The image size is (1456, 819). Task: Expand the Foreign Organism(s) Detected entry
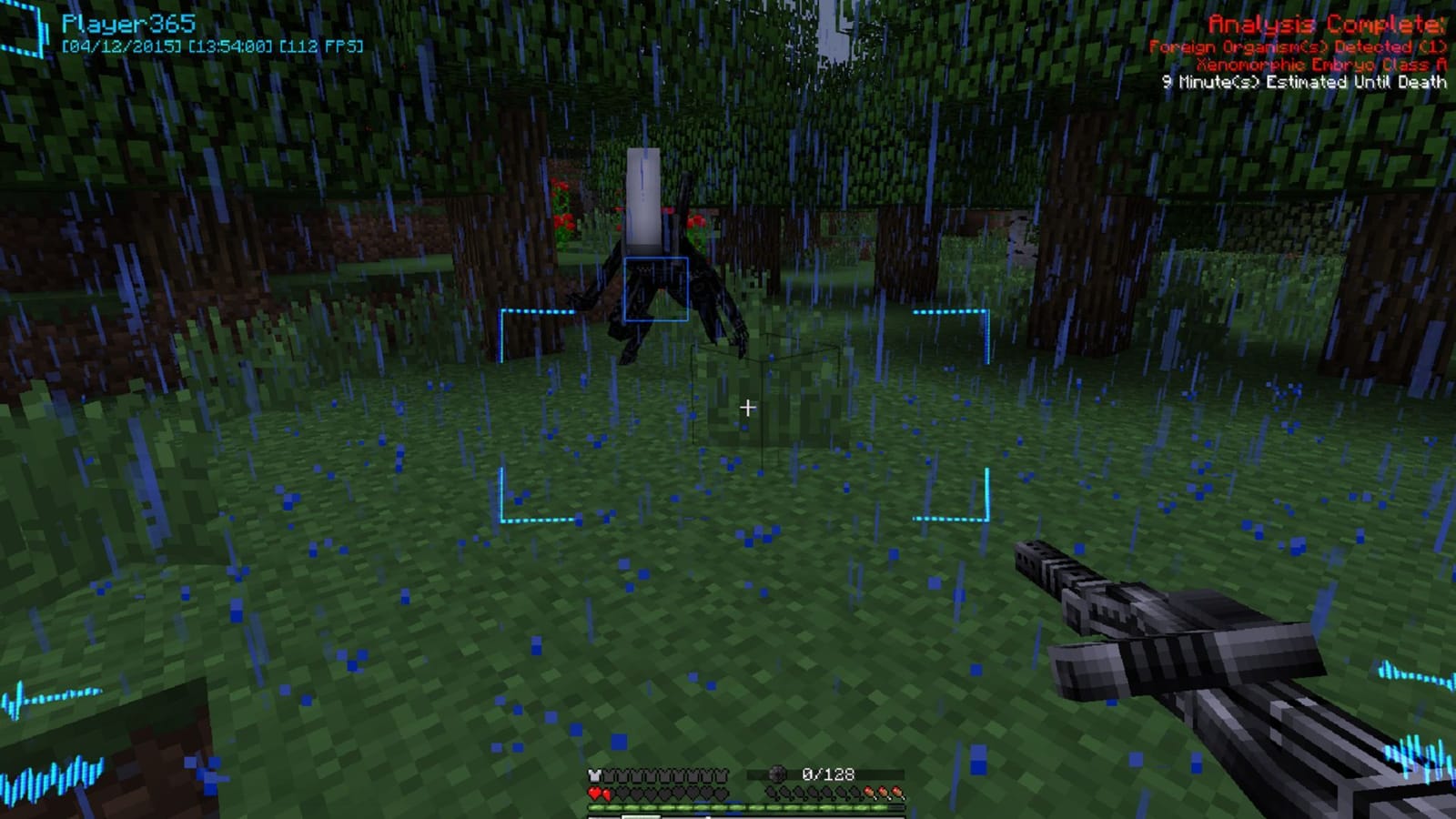tap(1298, 44)
